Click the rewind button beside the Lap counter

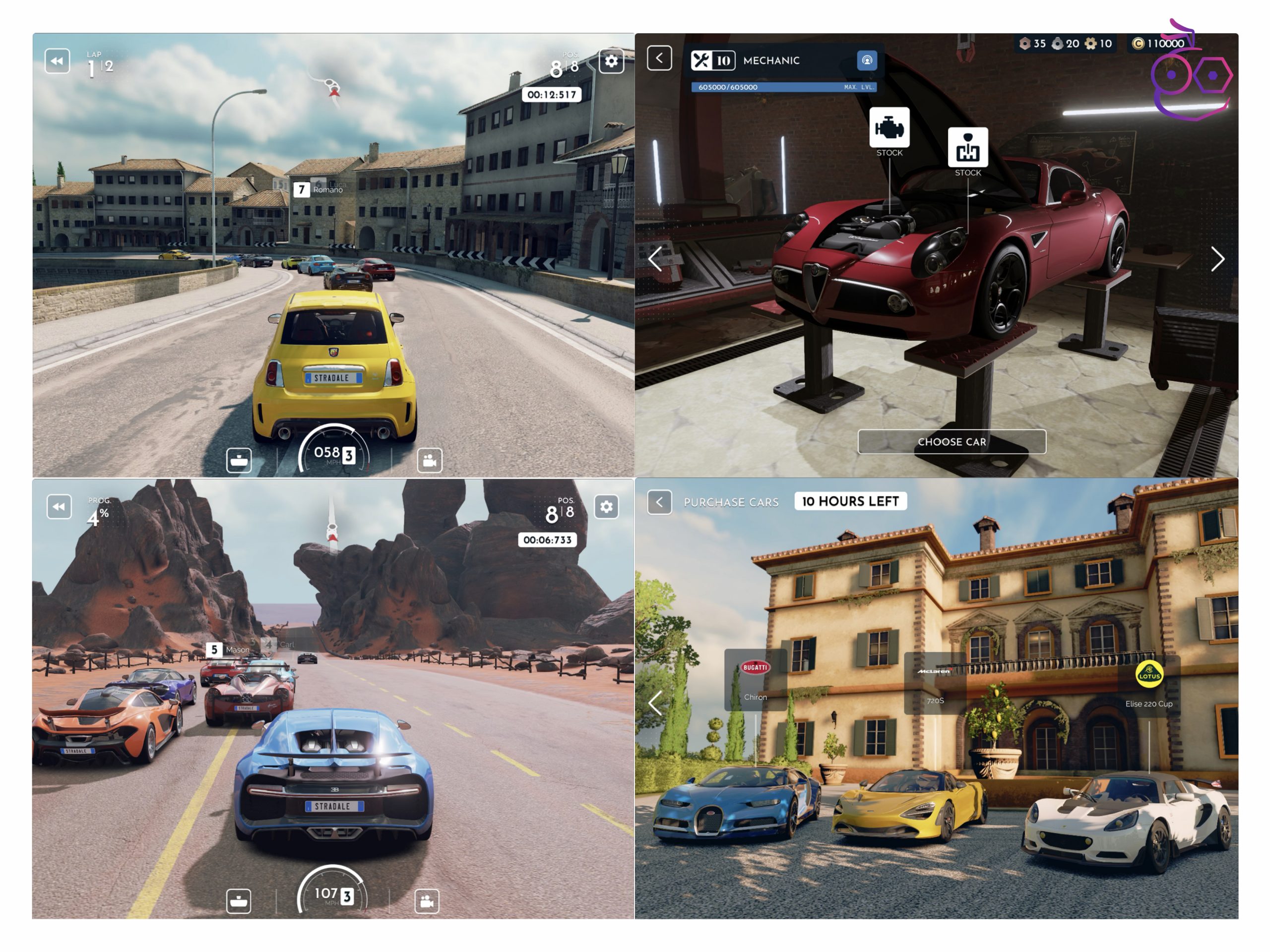[x=58, y=61]
